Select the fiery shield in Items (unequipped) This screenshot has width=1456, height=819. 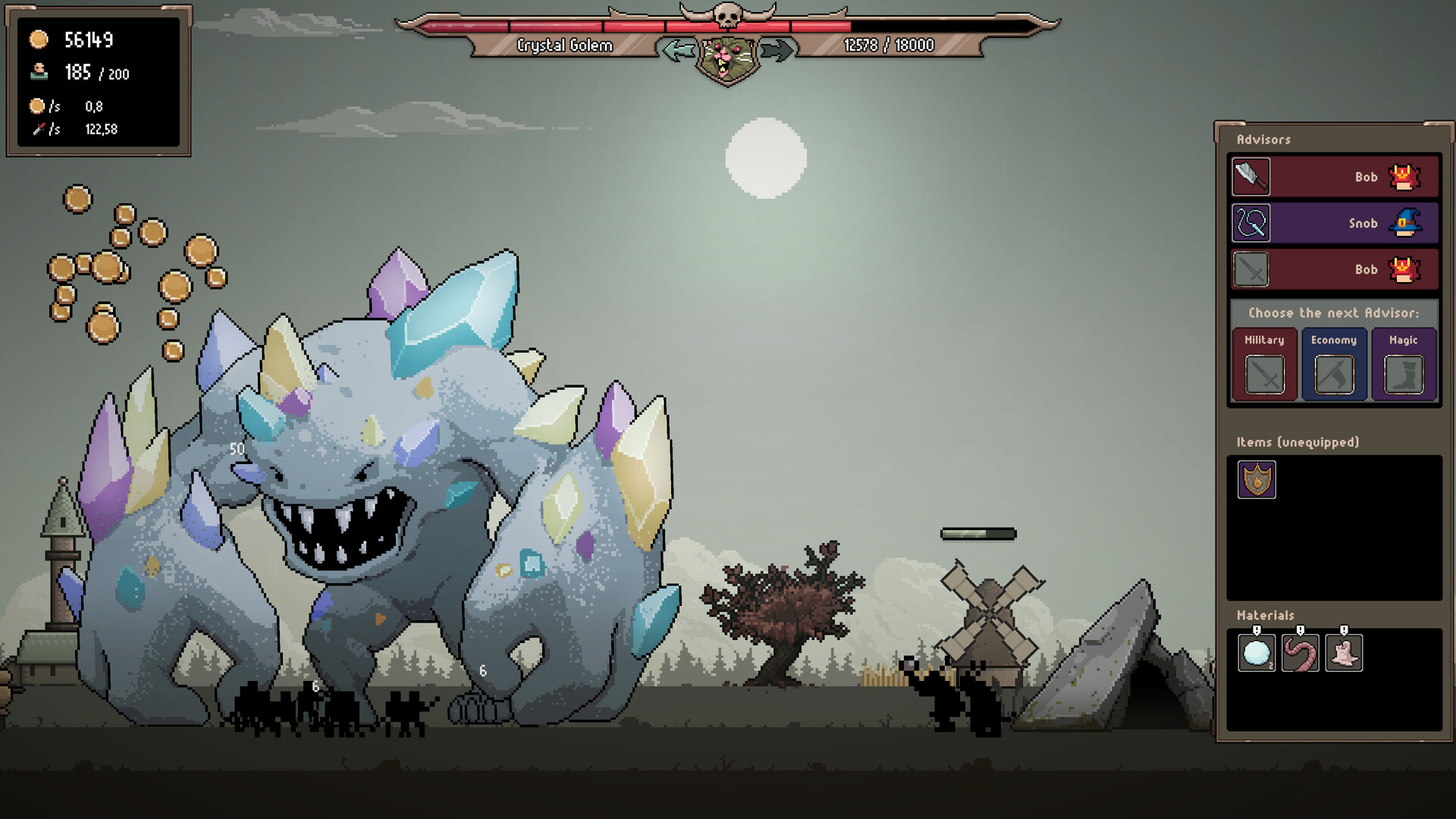[x=1256, y=480]
